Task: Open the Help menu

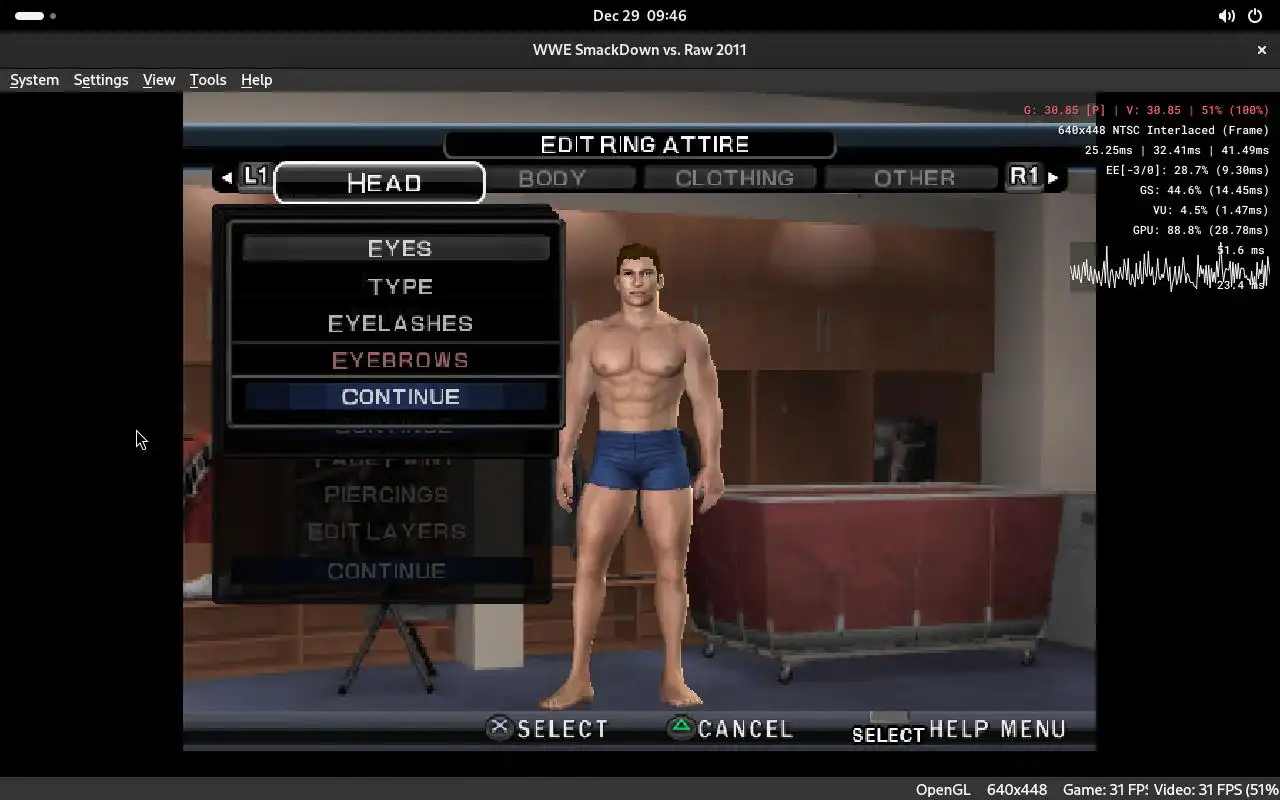Action: tap(256, 80)
